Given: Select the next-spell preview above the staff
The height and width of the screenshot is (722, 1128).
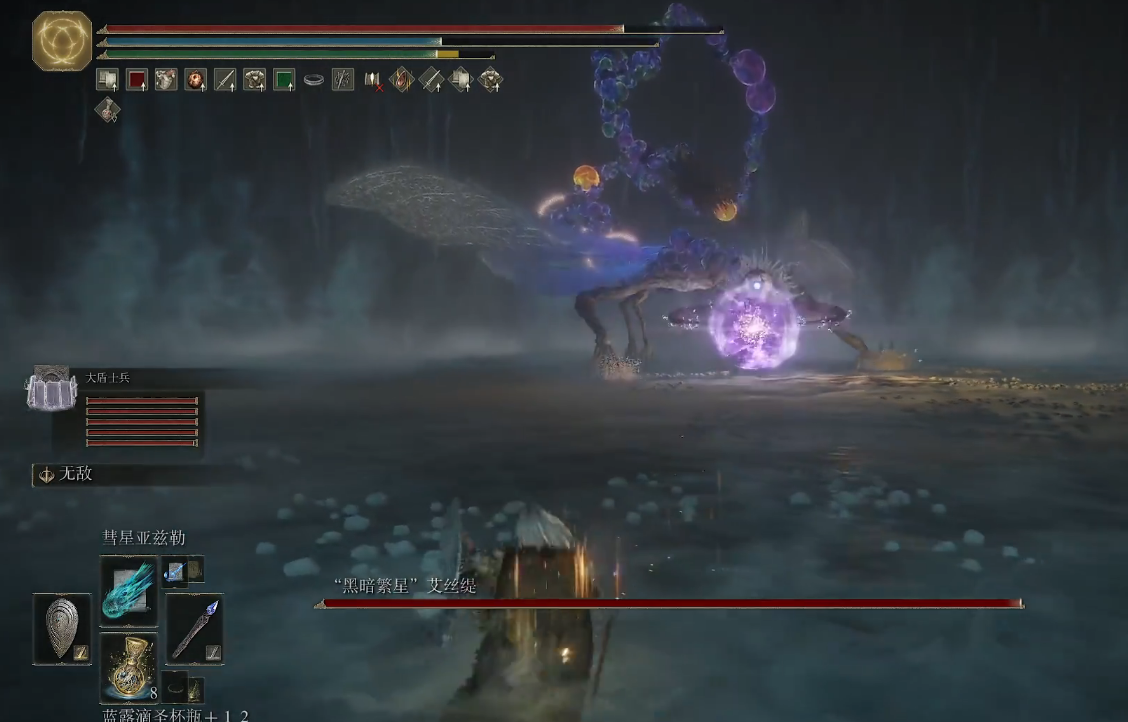Looking at the screenshot, I should coord(176,570).
